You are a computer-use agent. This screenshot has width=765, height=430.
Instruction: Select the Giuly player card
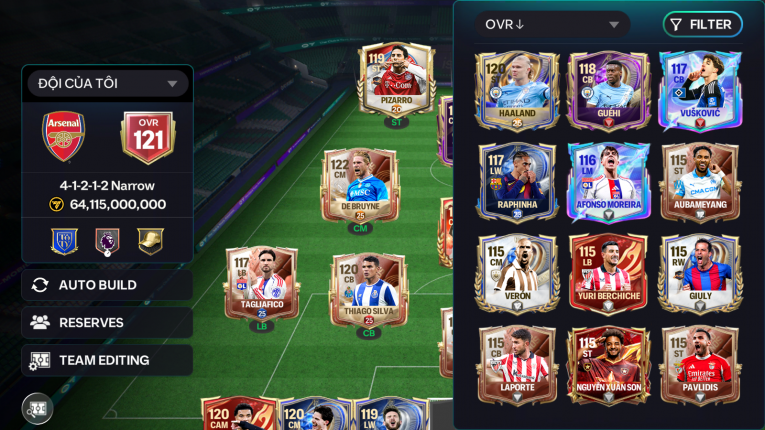(699, 274)
